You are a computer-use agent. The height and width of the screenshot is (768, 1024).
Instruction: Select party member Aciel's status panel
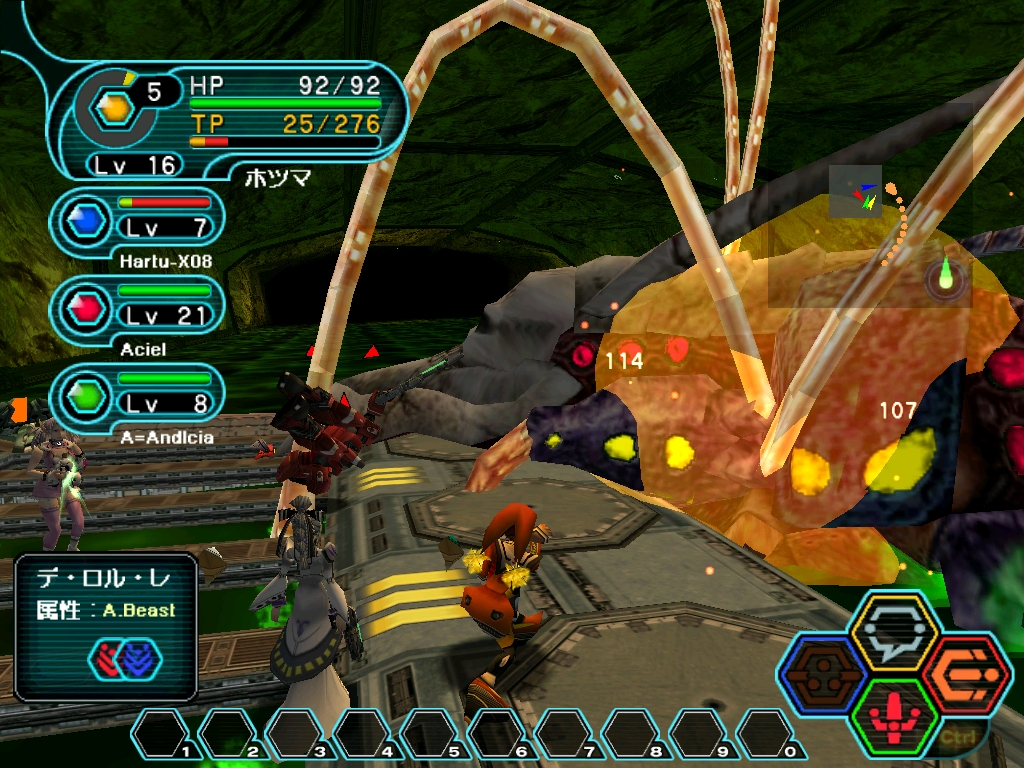pos(142,308)
